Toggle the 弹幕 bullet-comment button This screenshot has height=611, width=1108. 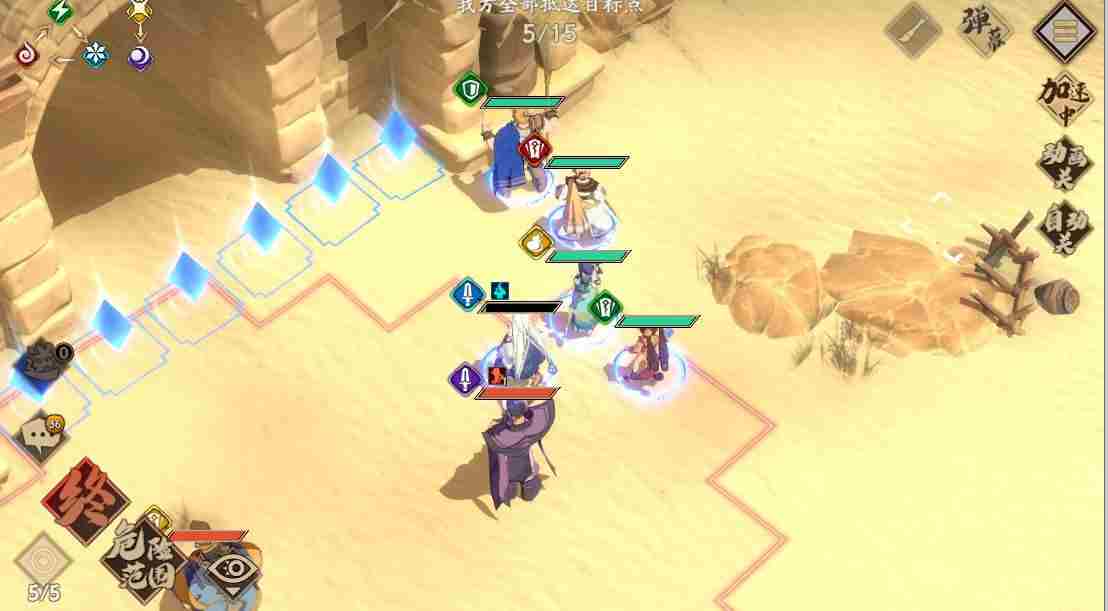click(x=985, y=29)
